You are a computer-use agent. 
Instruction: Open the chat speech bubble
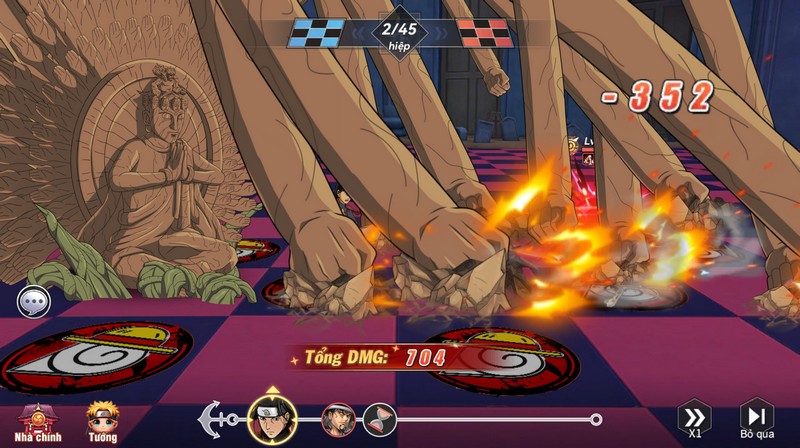[34, 300]
